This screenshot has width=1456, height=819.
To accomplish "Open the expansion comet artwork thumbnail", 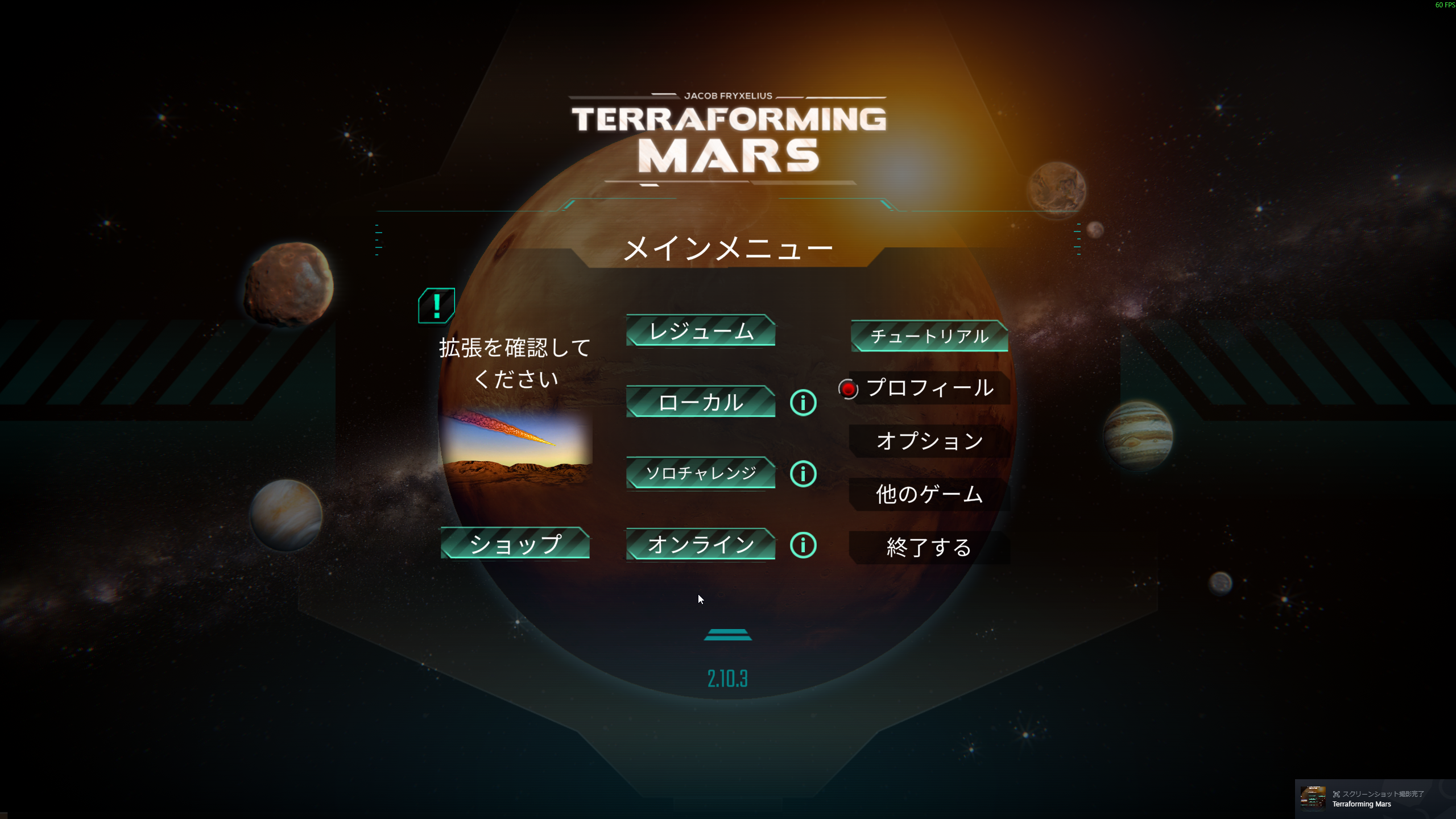I will click(x=515, y=447).
